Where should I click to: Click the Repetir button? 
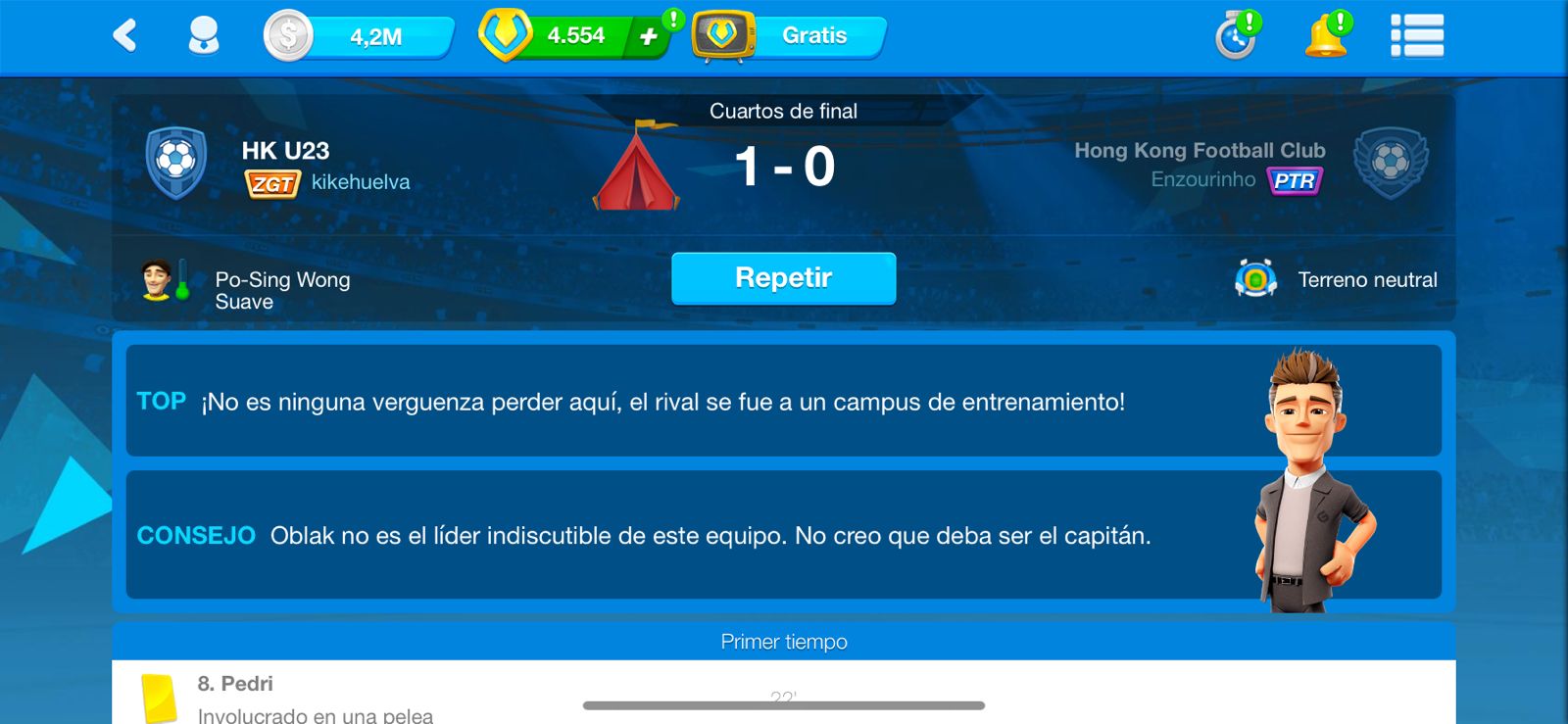pyautogui.click(x=783, y=278)
